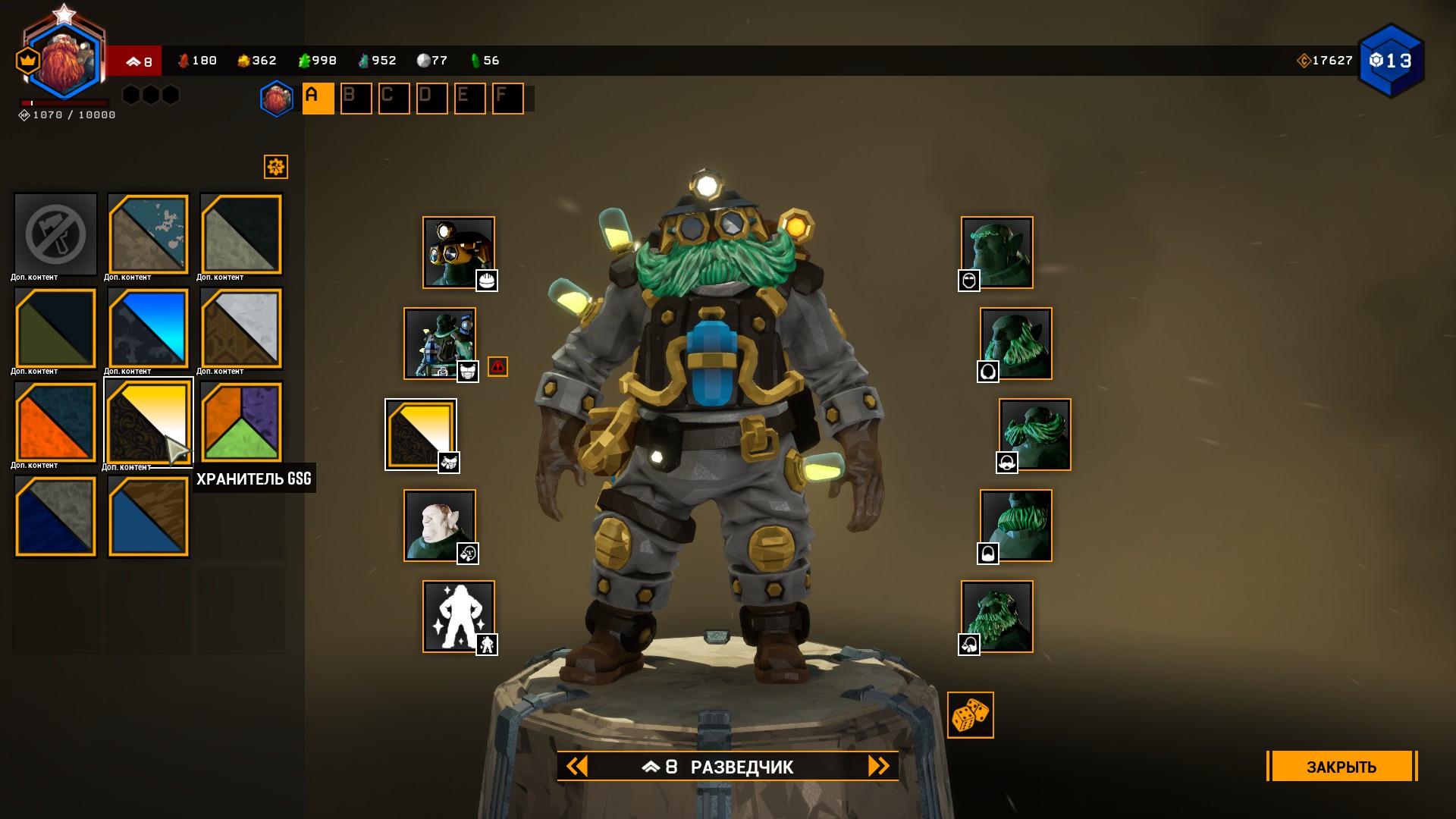The height and width of the screenshot is (819, 1456).
Task: Open the victory pose slot
Action: point(458,617)
